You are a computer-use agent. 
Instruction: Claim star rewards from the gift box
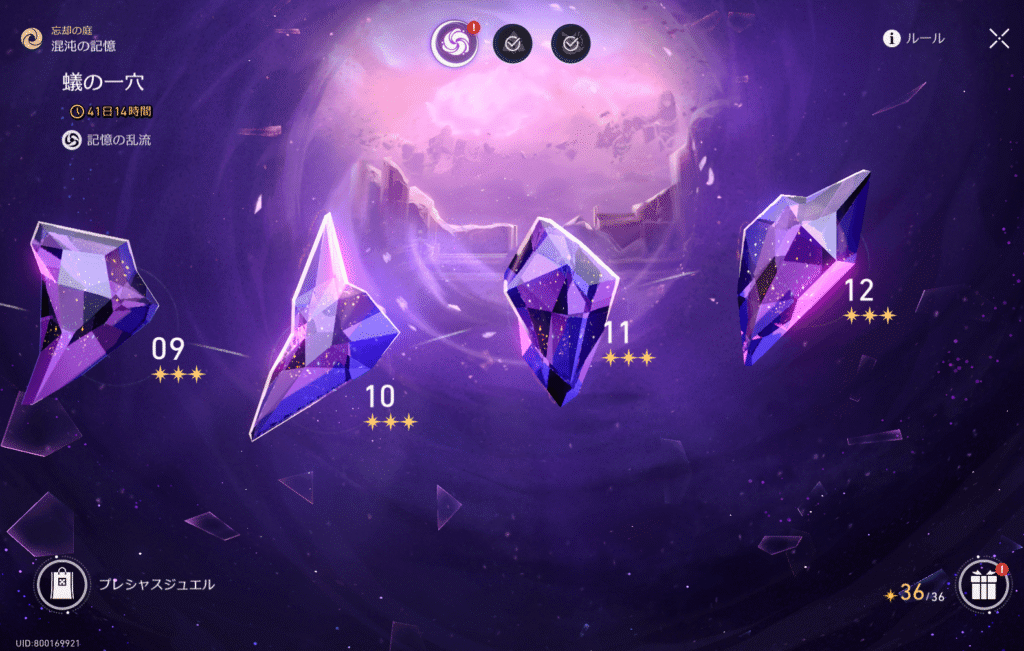[x=983, y=585]
